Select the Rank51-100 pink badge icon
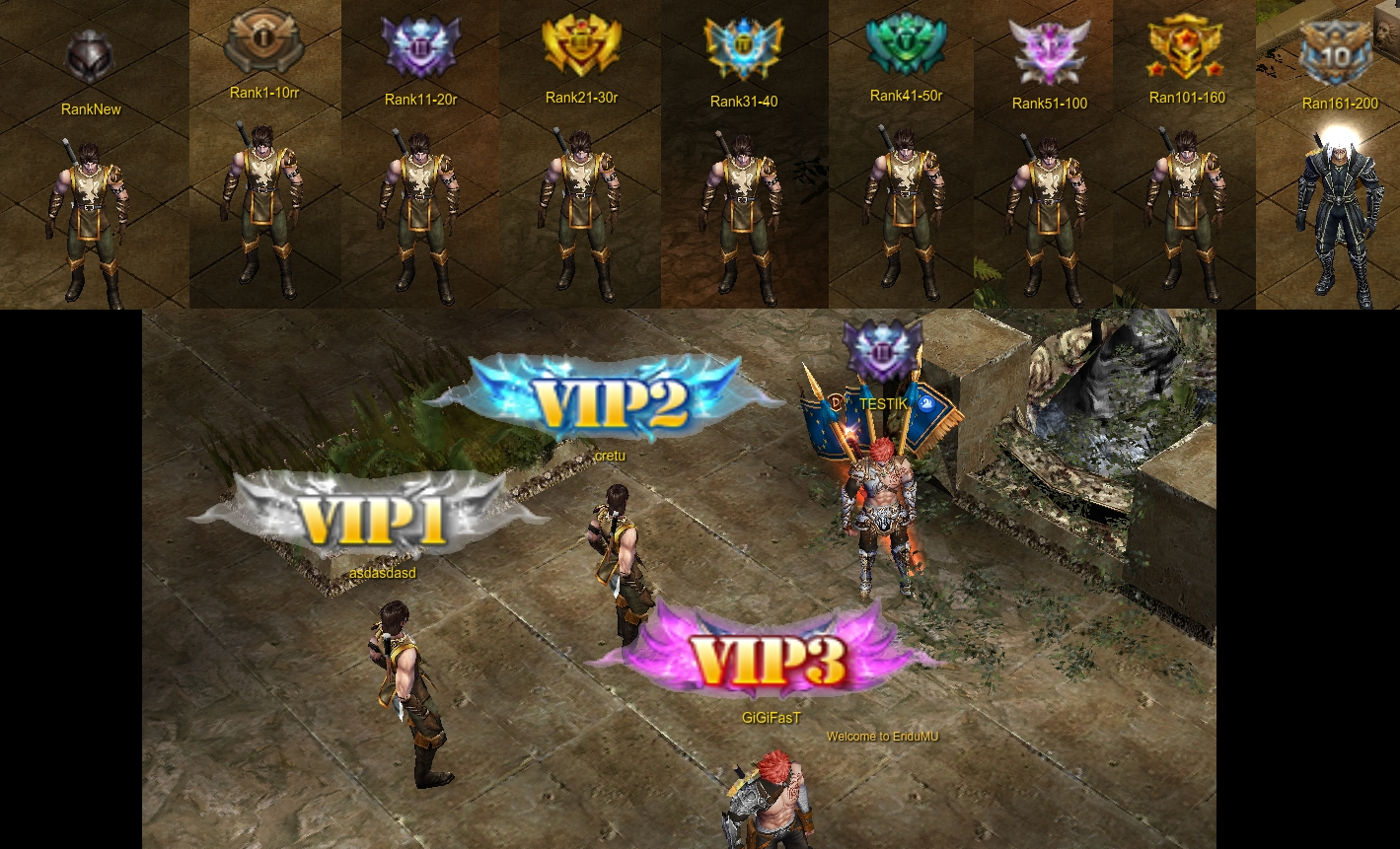Viewport: 1400px width, 849px height. tap(1049, 51)
